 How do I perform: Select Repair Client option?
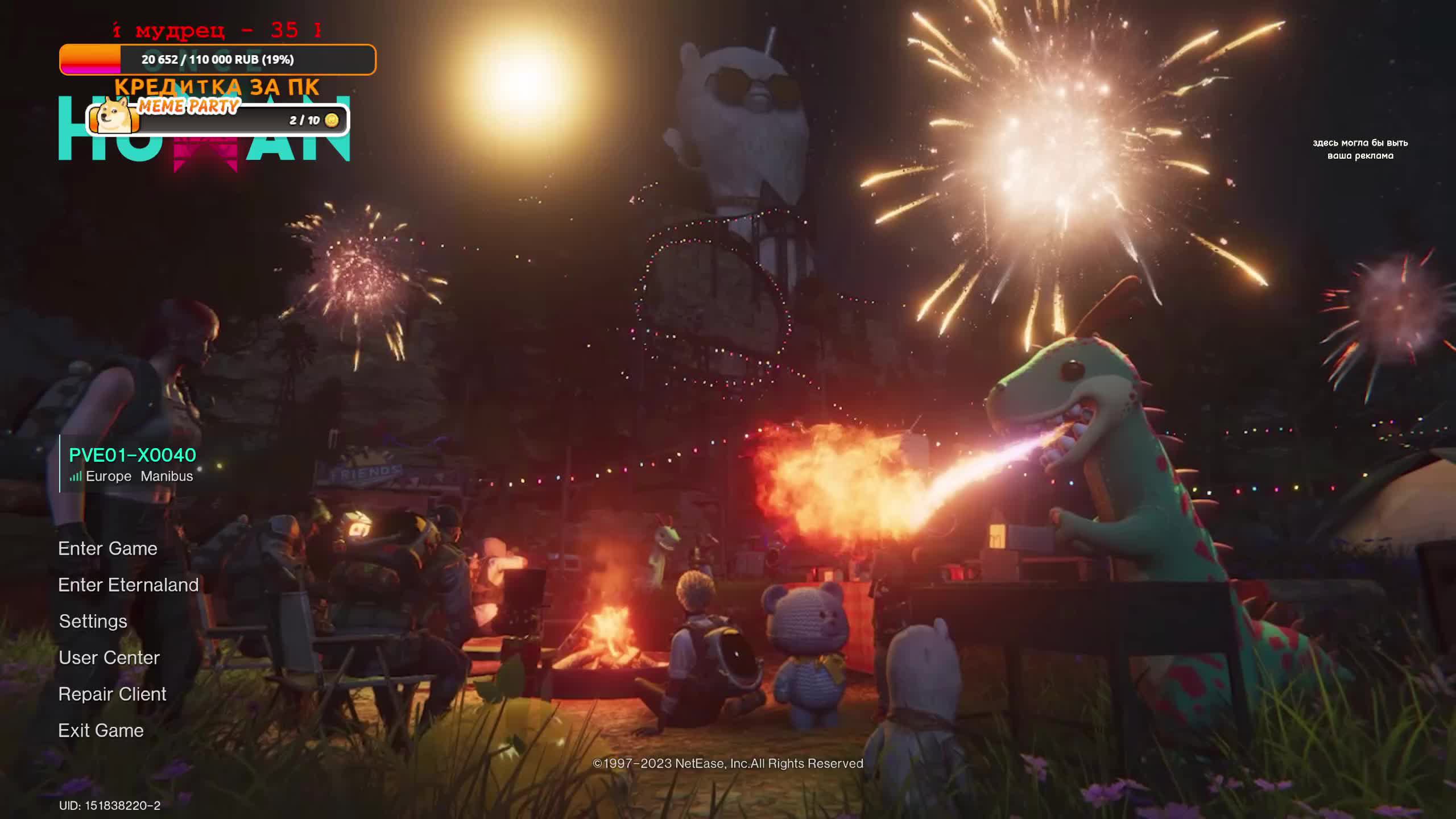(x=112, y=694)
